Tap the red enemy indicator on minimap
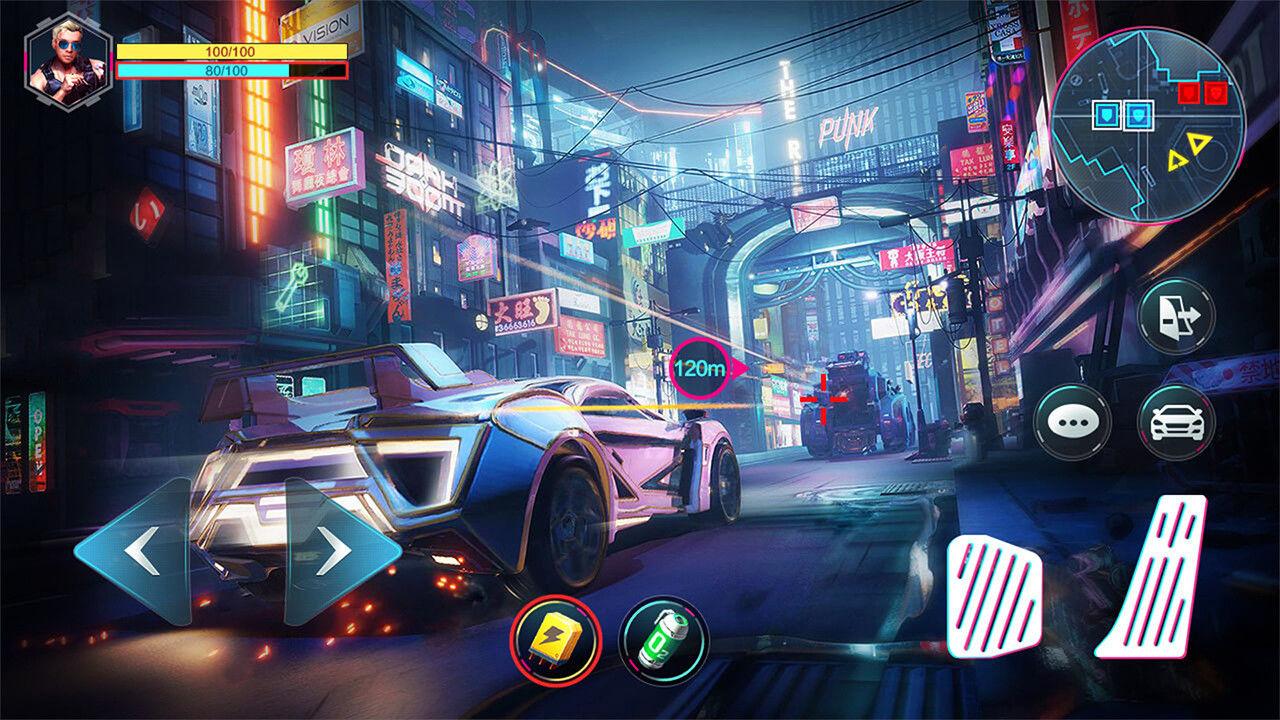The height and width of the screenshot is (720, 1280). [1189, 92]
